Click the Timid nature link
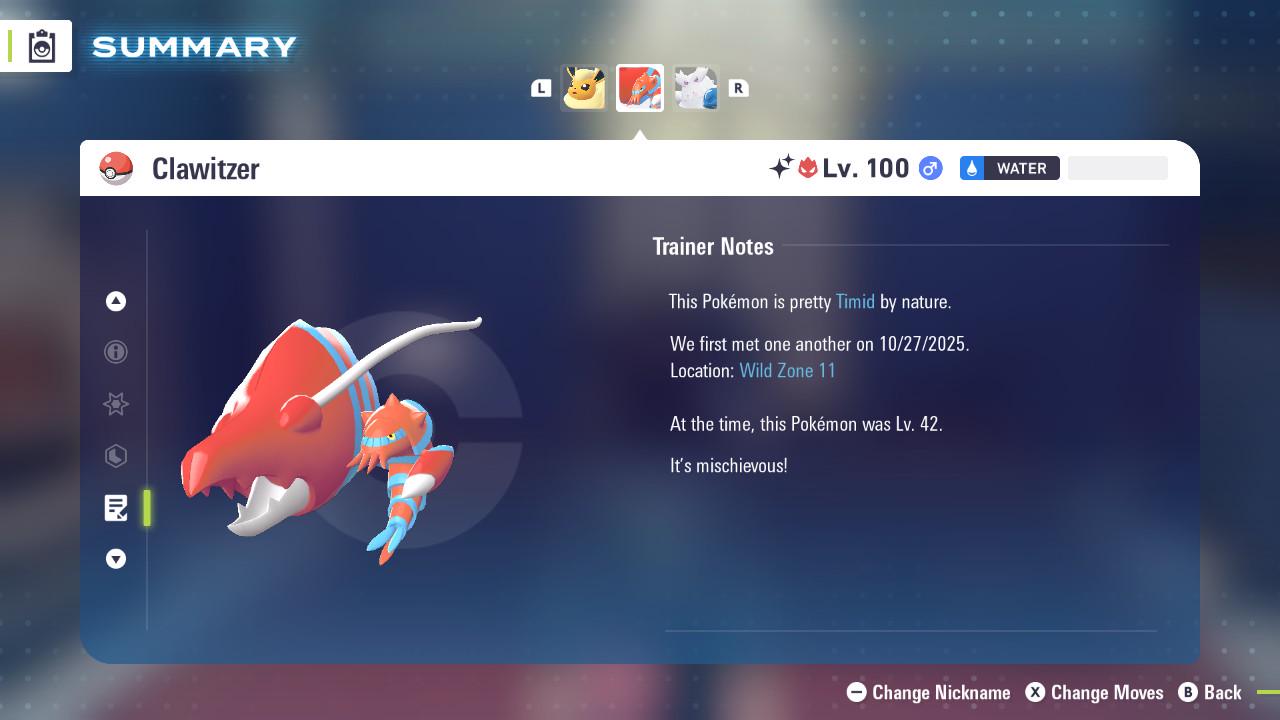The image size is (1280, 720). [855, 301]
